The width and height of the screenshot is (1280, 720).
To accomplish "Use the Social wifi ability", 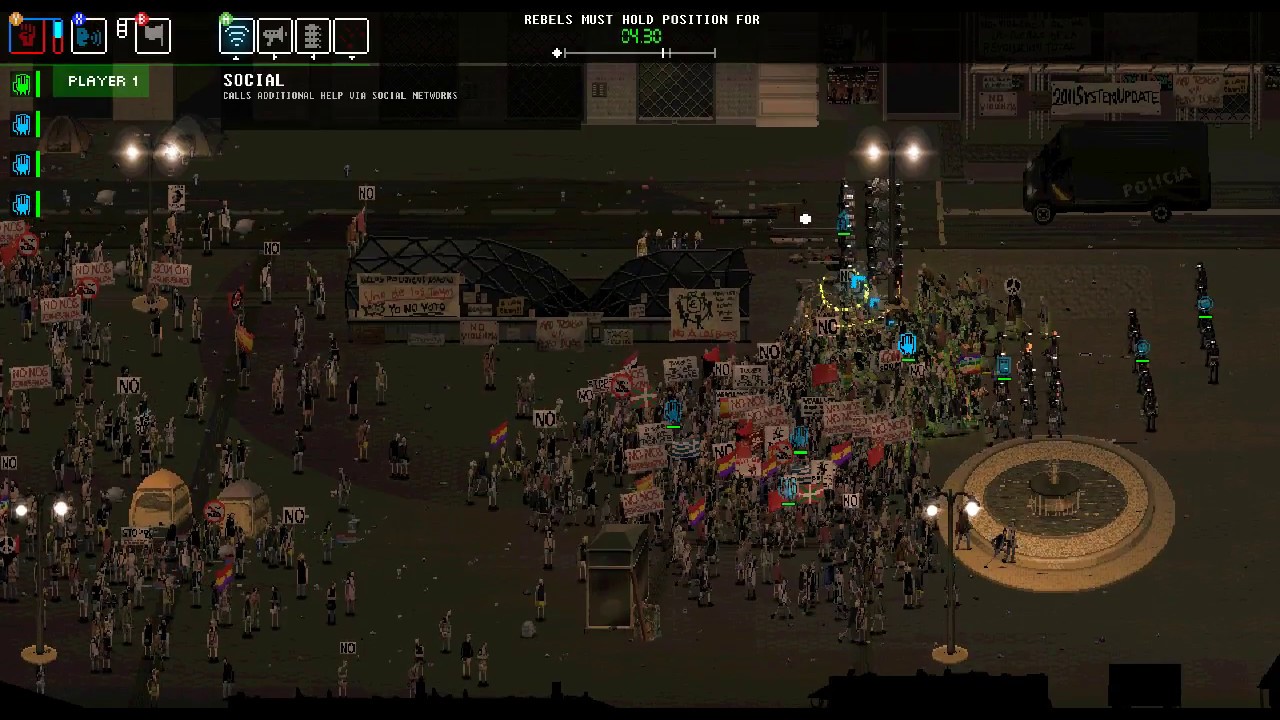I will point(237,35).
